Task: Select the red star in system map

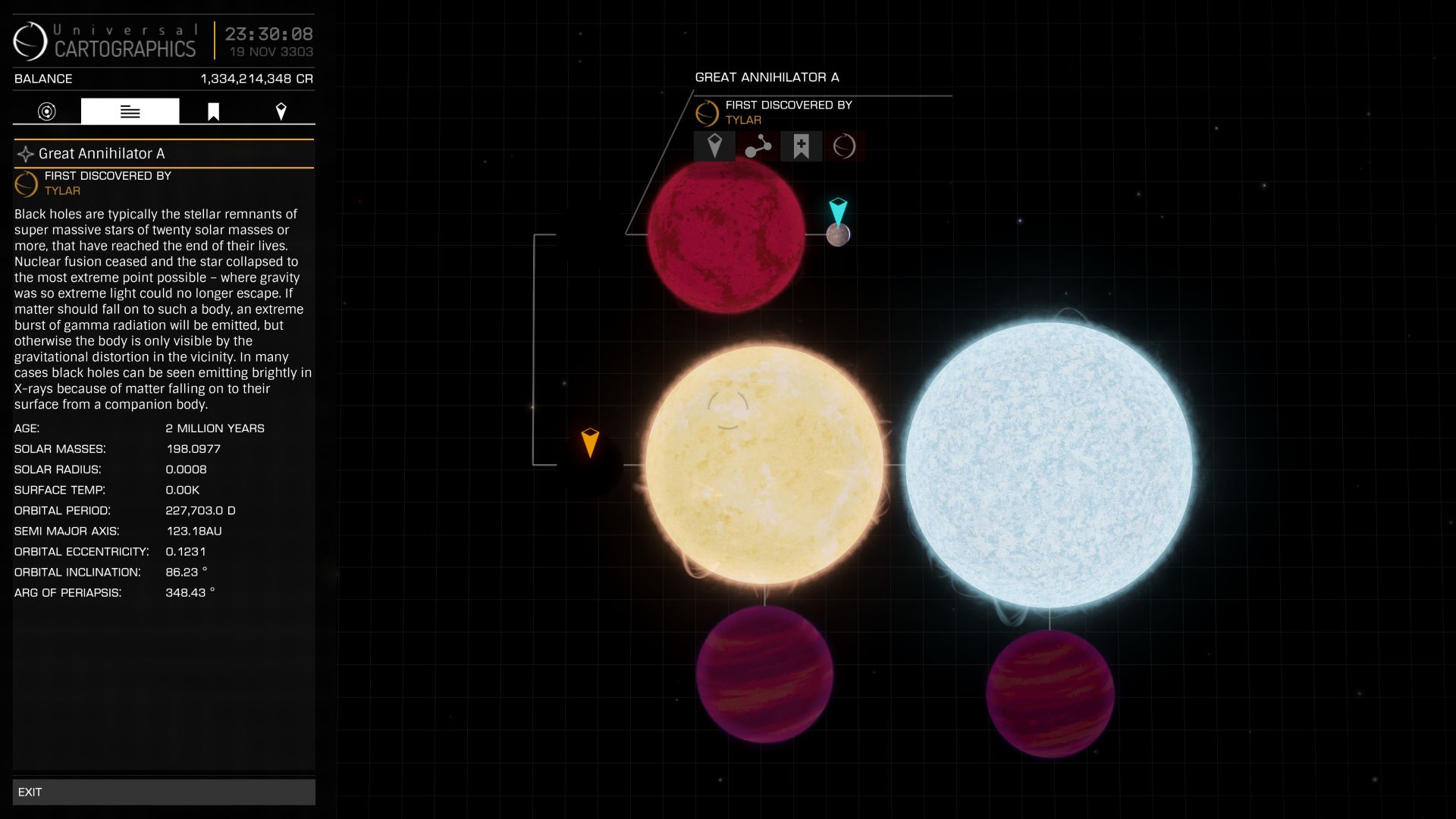Action: click(726, 234)
